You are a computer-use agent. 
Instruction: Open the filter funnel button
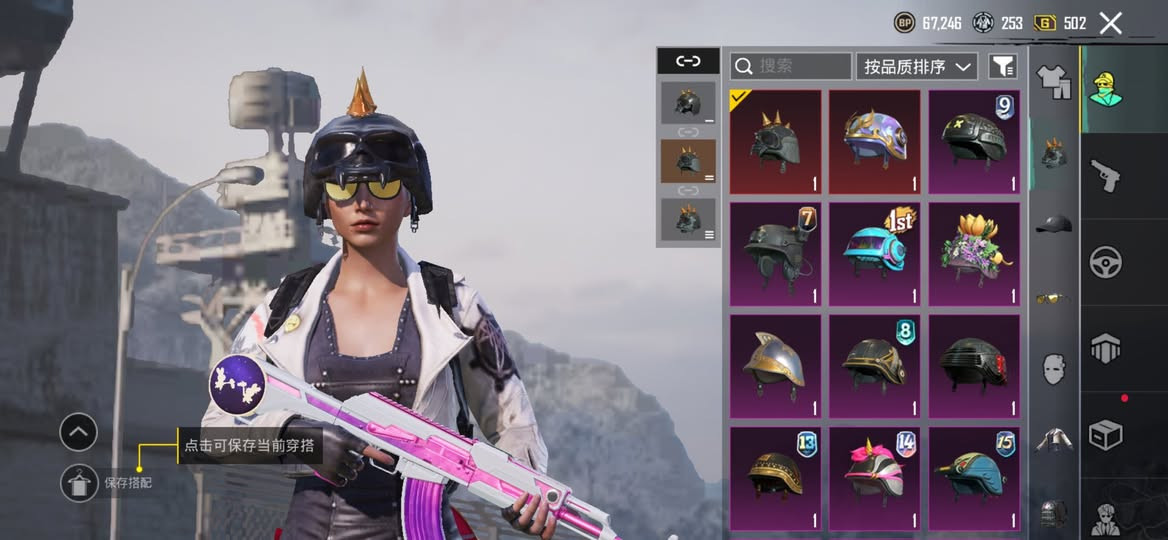click(1002, 66)
